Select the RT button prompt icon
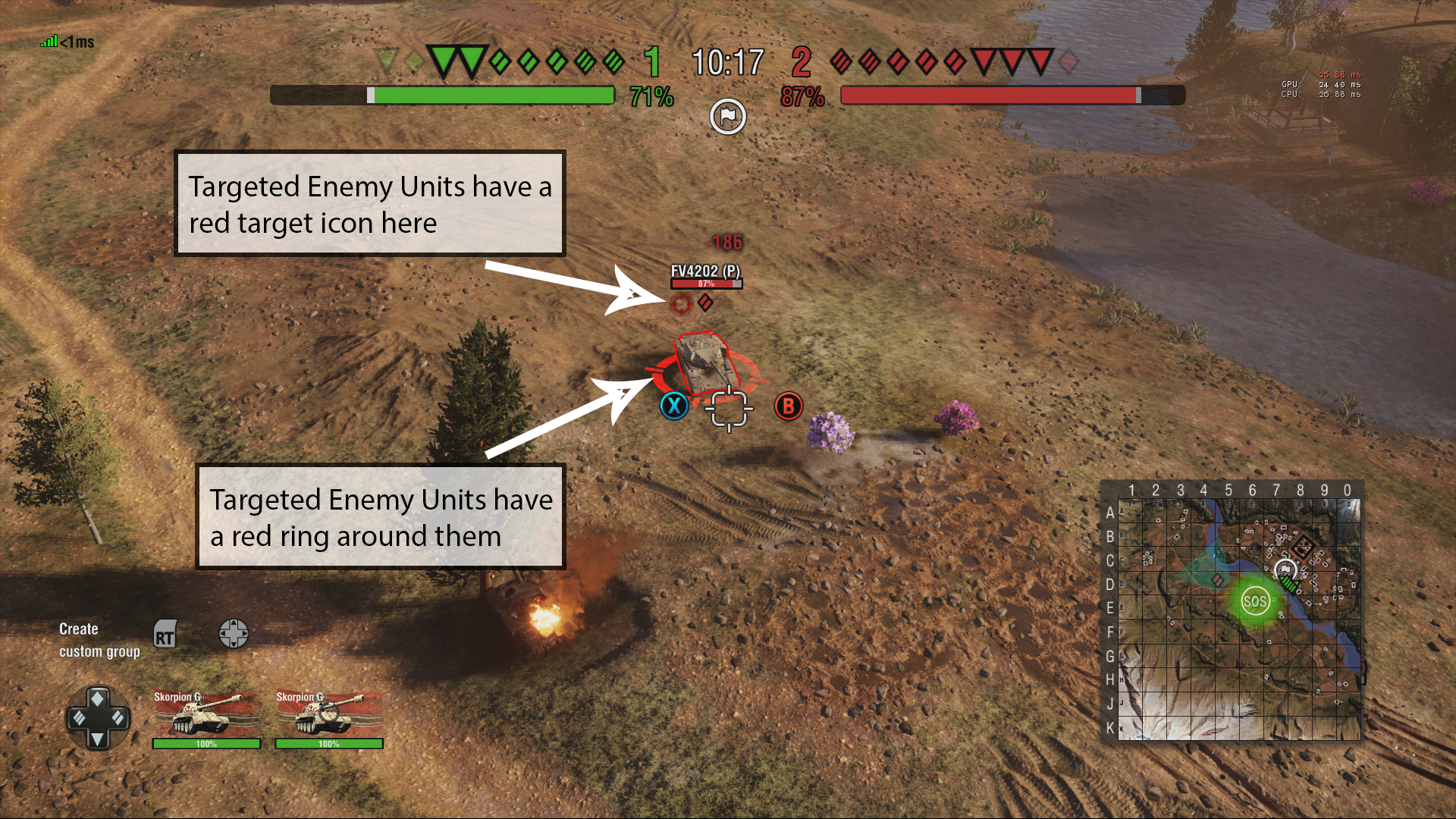This screenshot has height=819, width=1456. 166,635
